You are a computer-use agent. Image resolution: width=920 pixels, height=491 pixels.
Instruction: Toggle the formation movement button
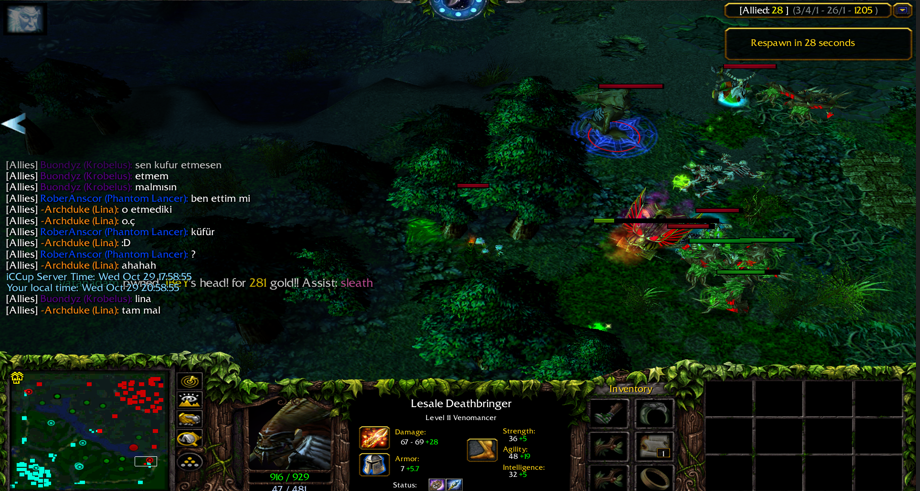[x=189, y=461]
